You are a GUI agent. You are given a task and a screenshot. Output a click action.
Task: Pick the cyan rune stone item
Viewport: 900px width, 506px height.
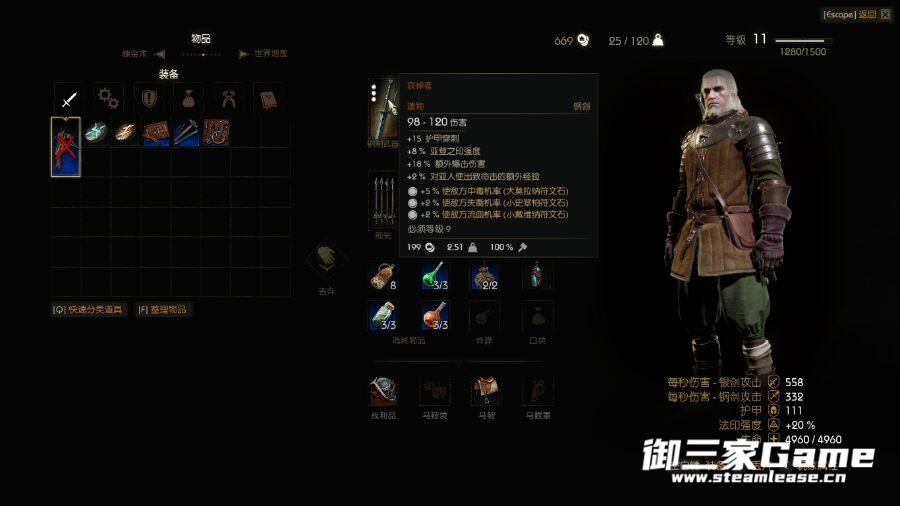point(96,132)
